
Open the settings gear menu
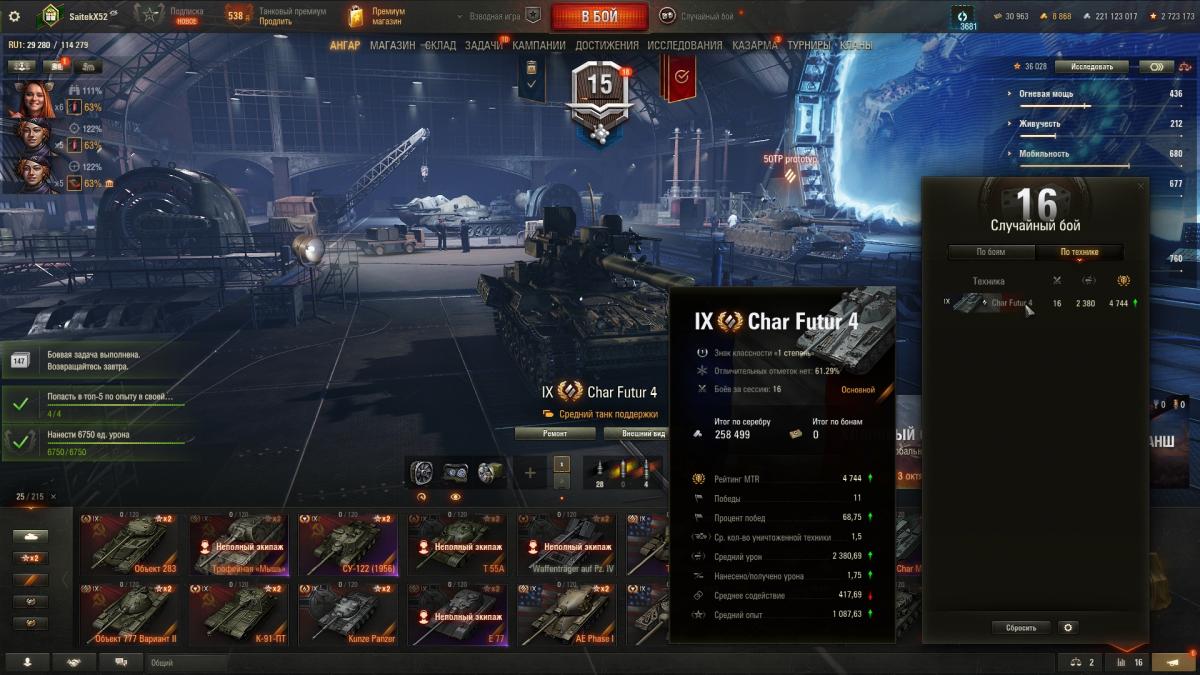(x=14, y=16)
